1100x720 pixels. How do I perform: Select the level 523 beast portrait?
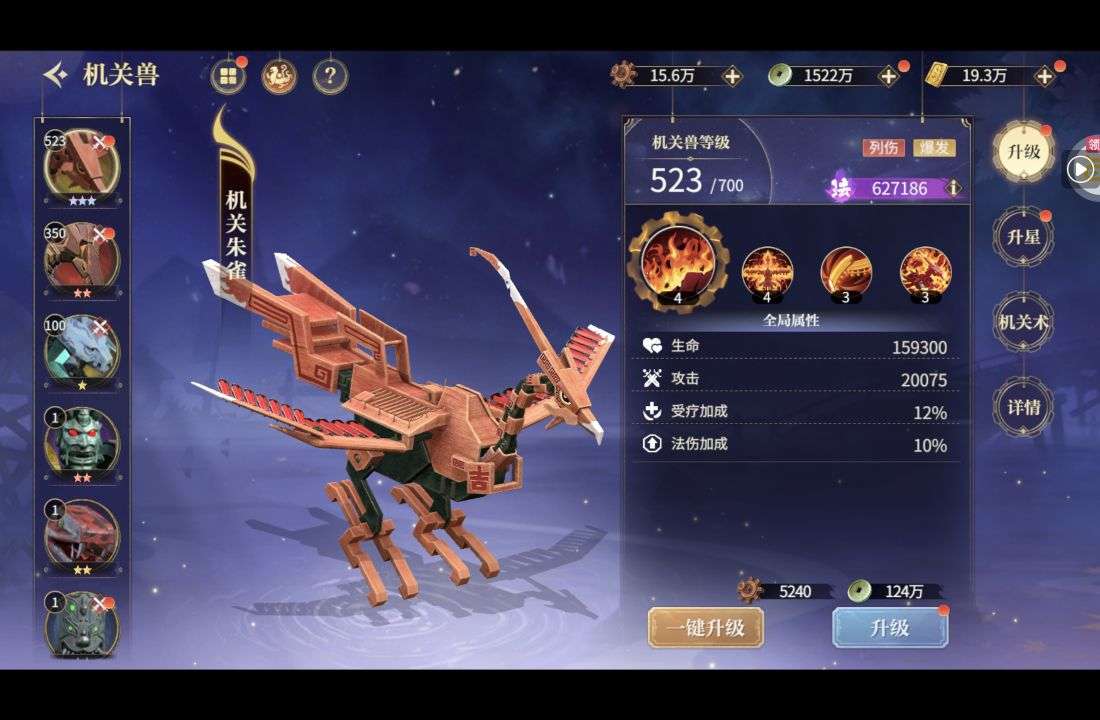tap(81, 164)
